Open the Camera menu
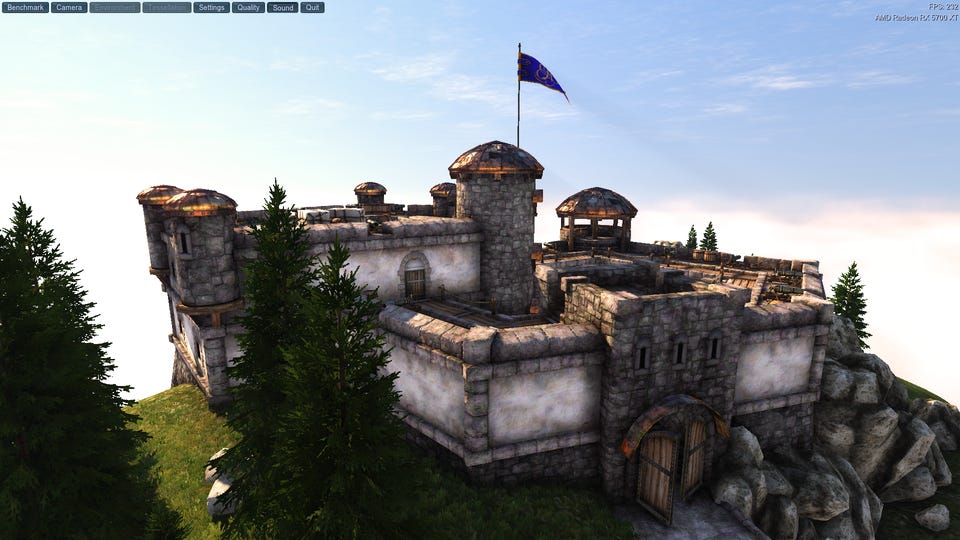Viewport: 960px width, 540px height. [69, 7]
